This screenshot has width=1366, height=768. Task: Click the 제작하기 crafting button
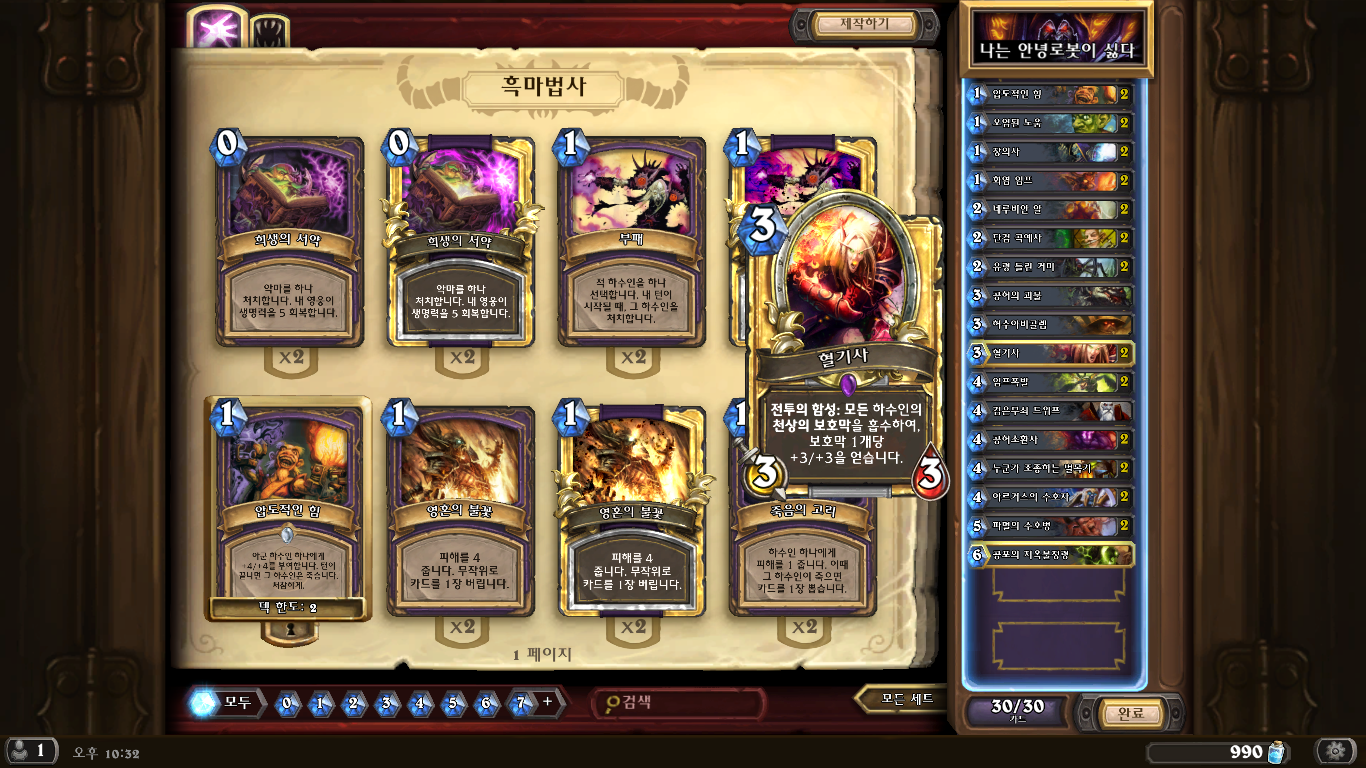tap(864, 24)
